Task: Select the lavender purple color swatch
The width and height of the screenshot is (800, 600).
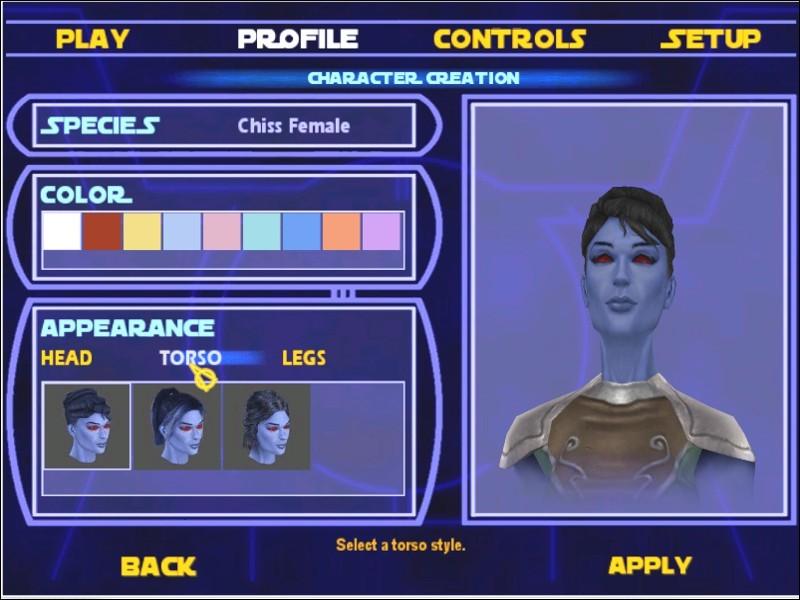Action: coord(381,231)
